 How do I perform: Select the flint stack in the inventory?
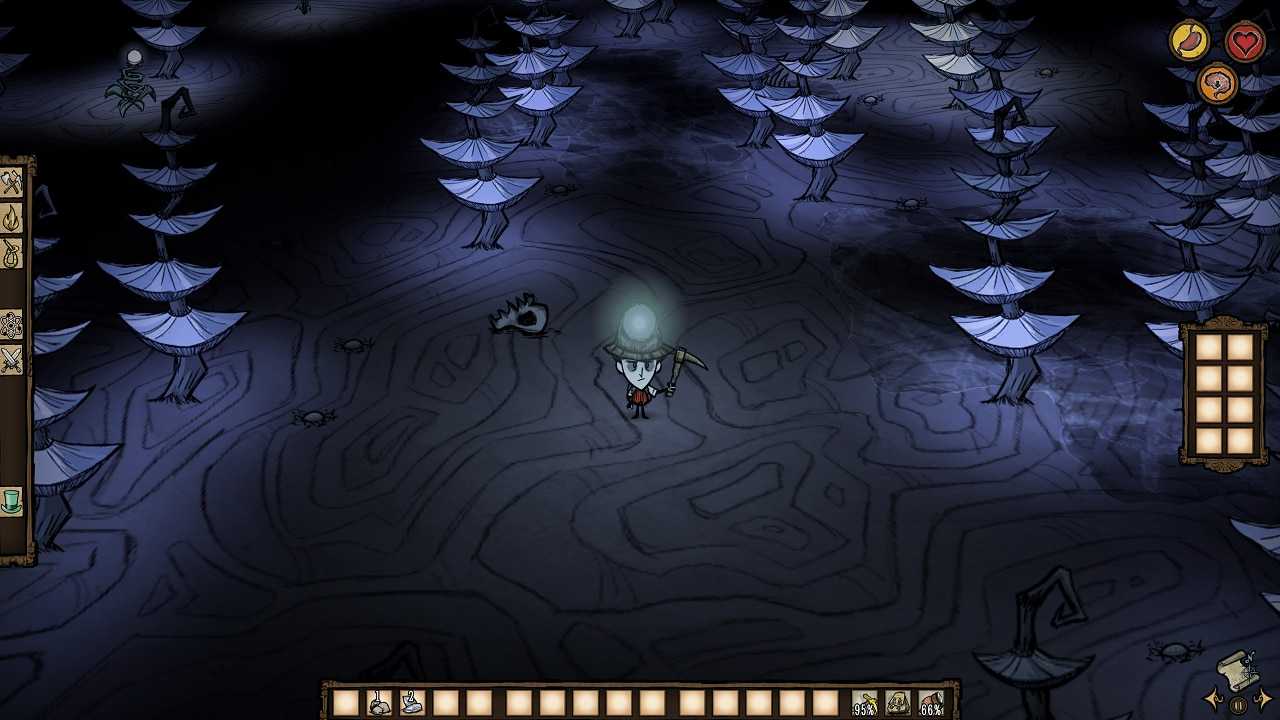coord(412,703)
